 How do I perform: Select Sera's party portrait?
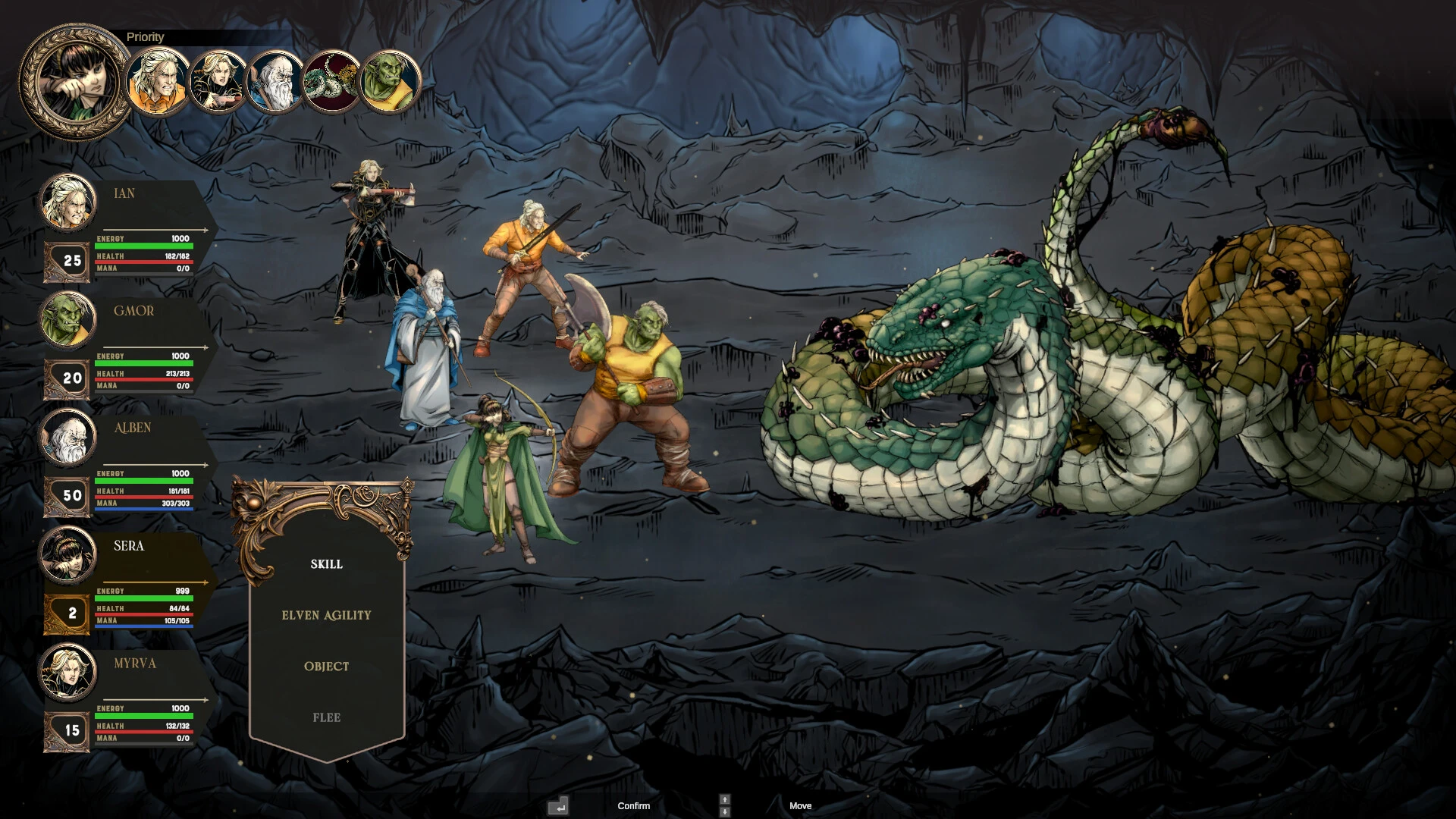pos(68,555)
